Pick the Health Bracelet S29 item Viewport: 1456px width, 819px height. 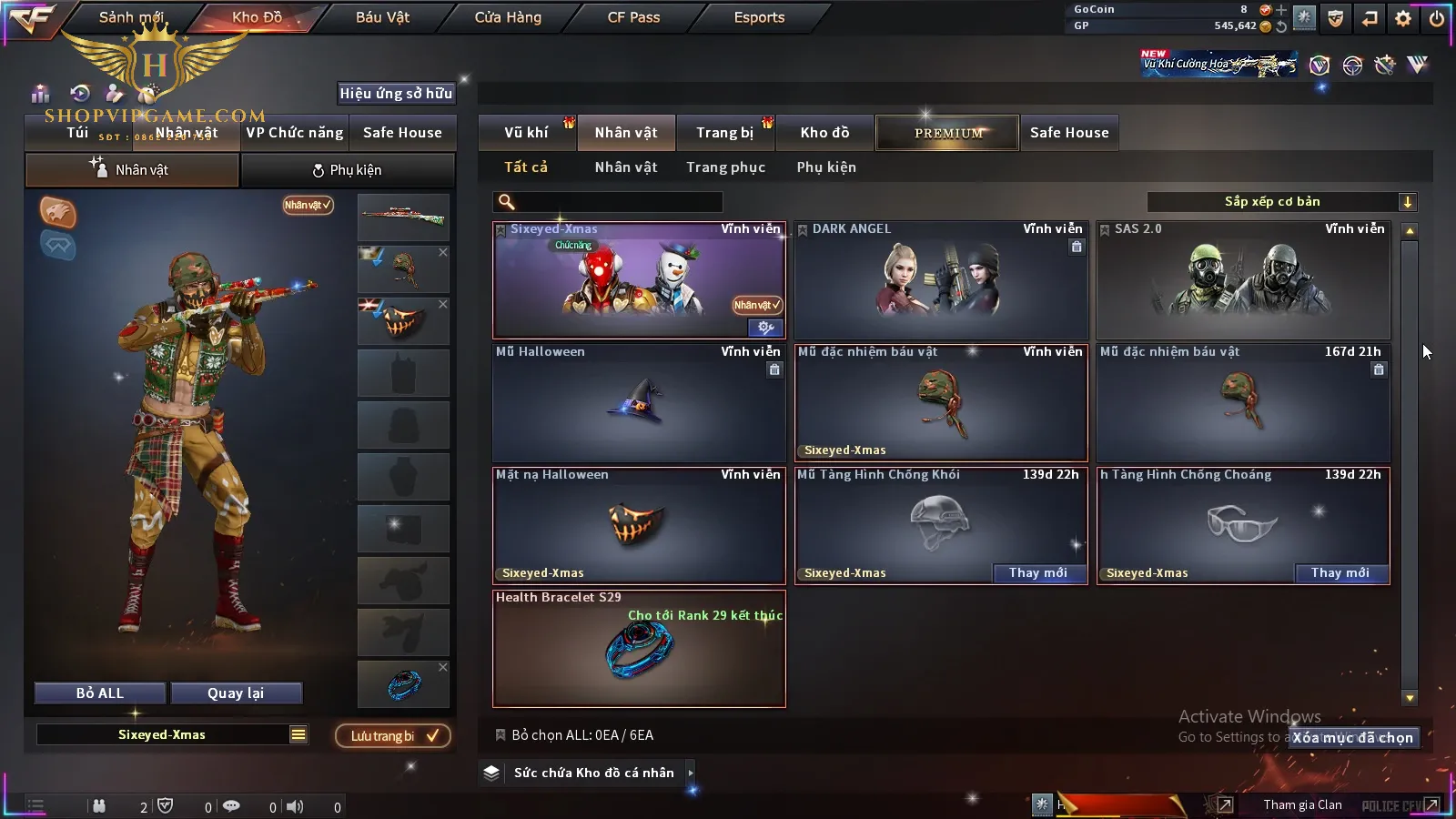pyautogui.click(x=639, y=648)
